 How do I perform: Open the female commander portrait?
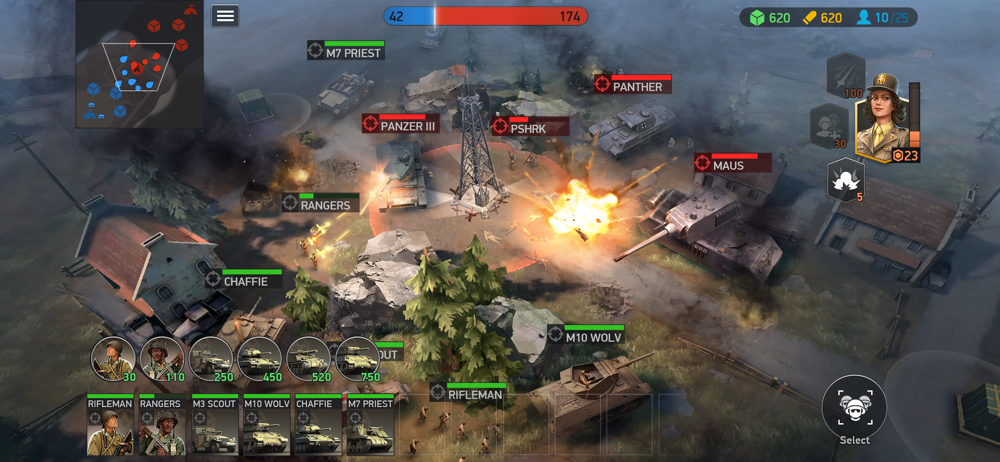(882, 120)
